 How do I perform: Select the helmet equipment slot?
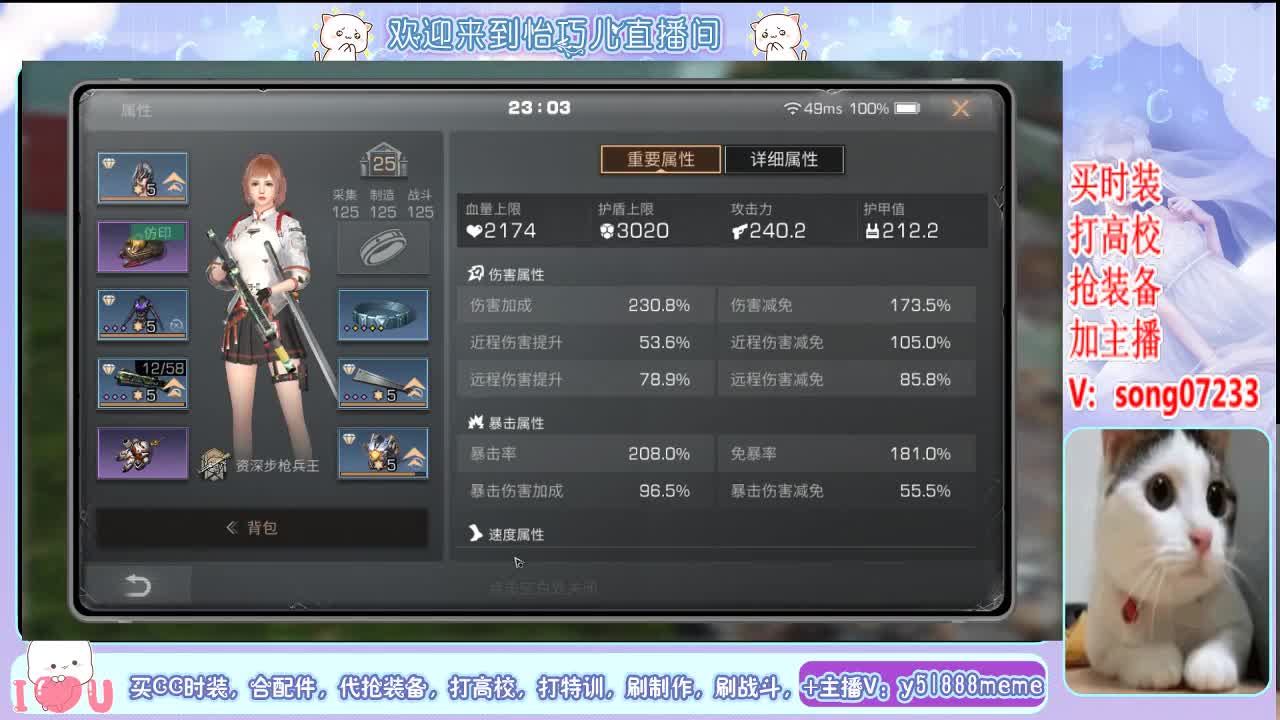pos(142,177)
